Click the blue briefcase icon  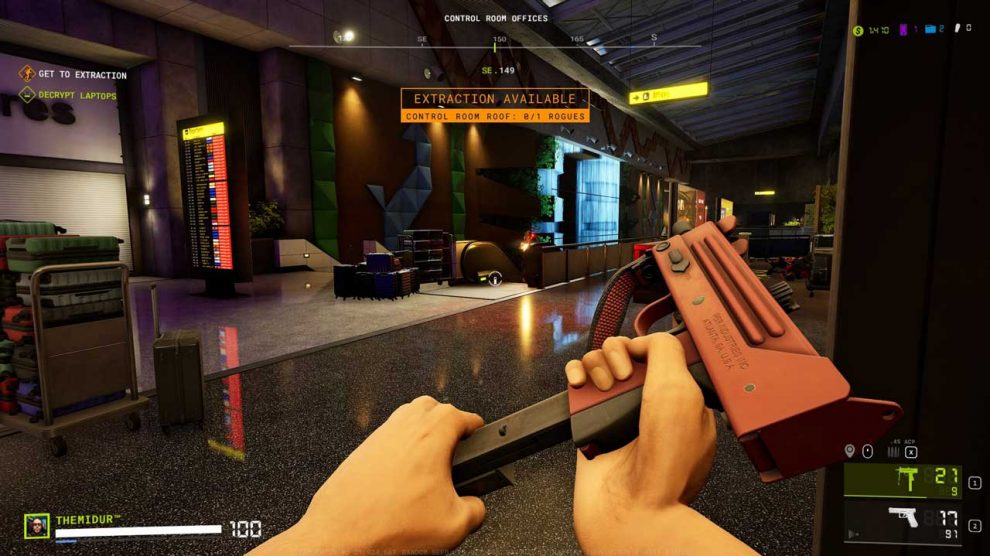(x=929, y=30)
